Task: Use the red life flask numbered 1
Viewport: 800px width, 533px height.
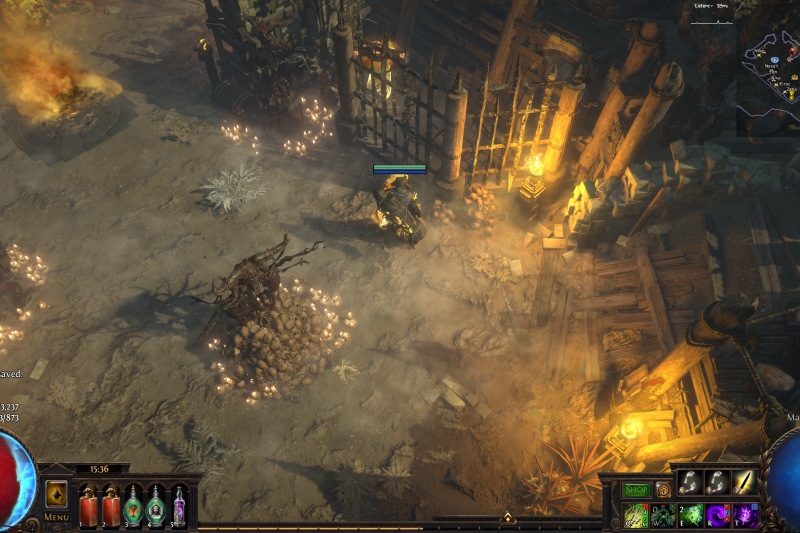Action: [87, 506]
